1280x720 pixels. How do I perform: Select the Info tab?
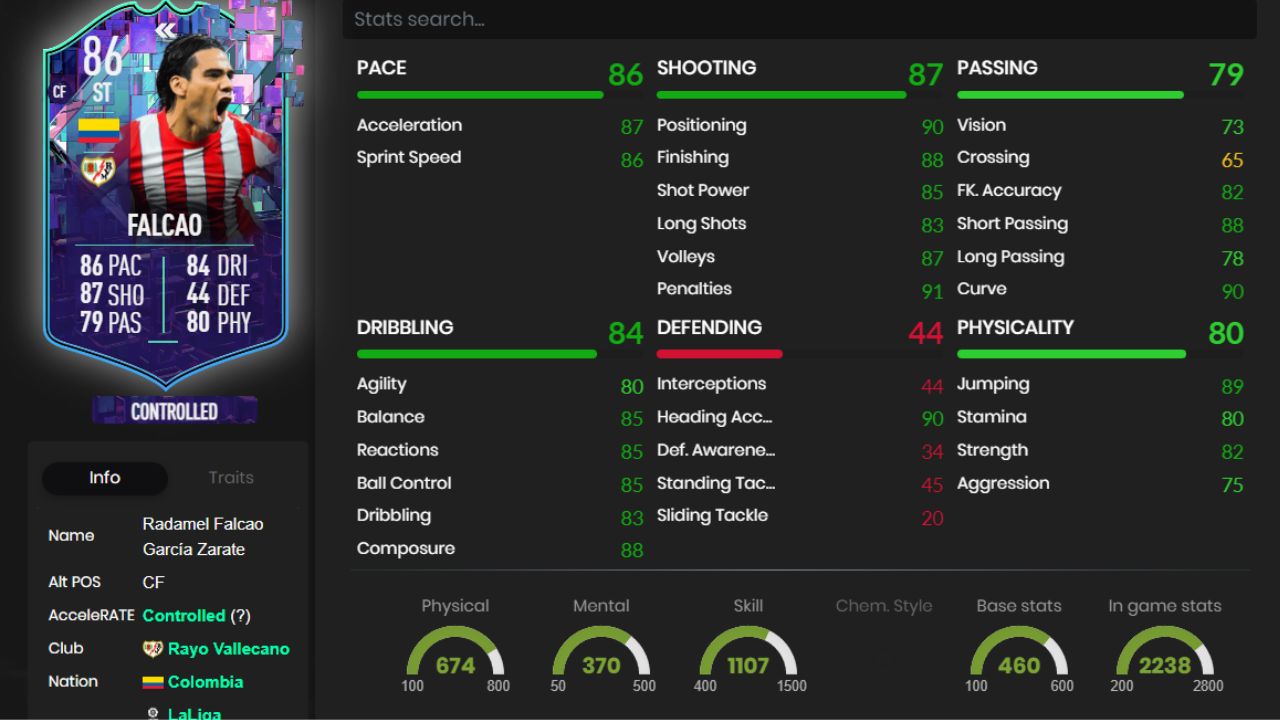(x=104, y=478)
